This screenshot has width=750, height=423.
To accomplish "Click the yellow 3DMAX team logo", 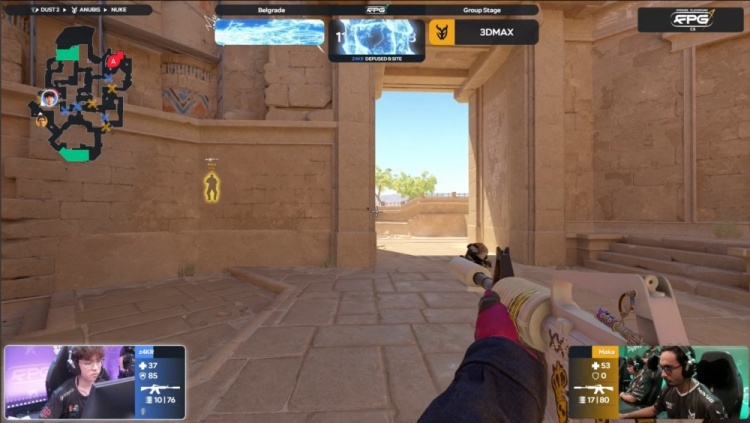I will pyautogui.click(x=440, y=33).
